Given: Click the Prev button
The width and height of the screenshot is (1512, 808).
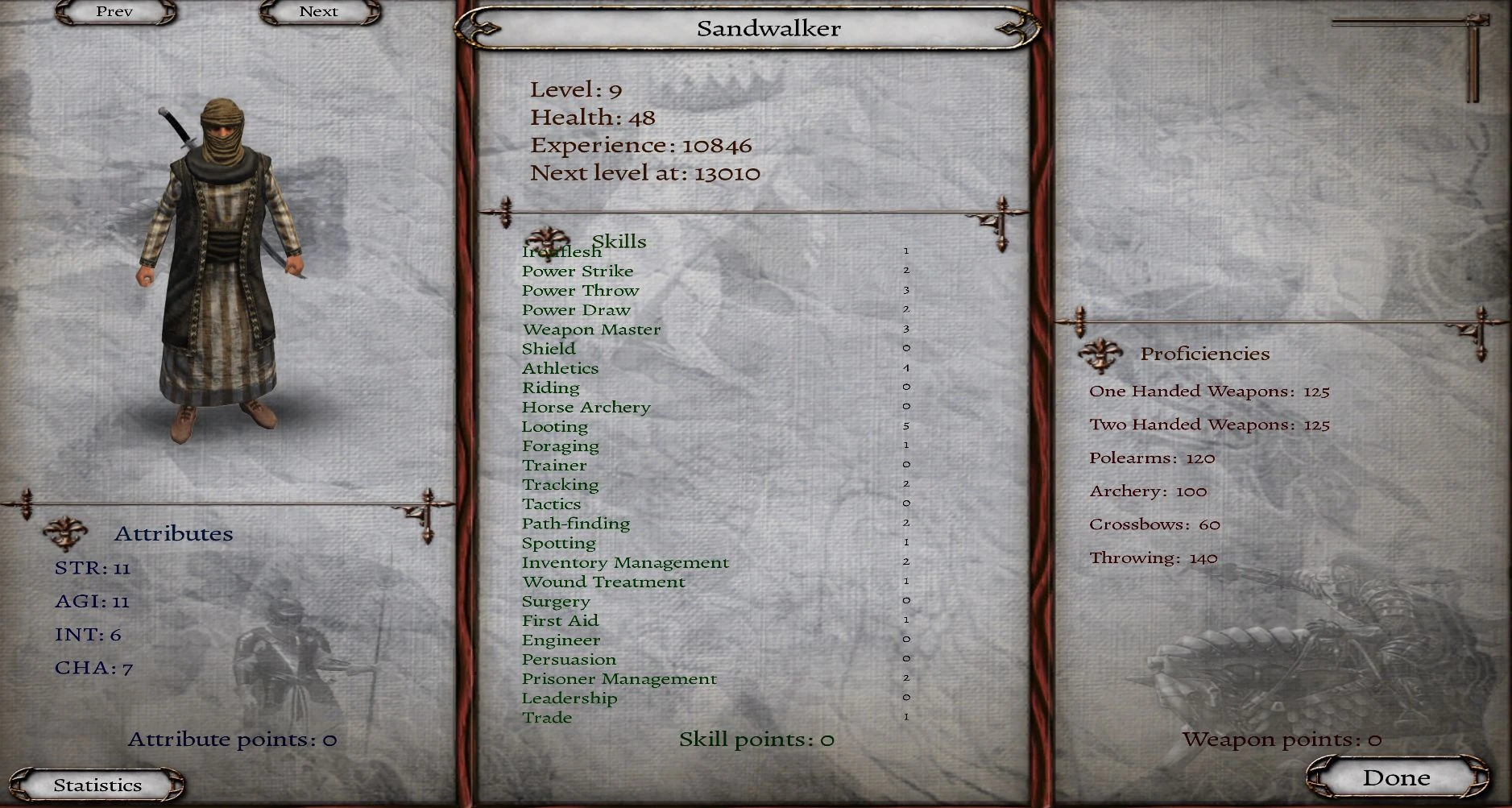Looking at the screenshot, I should [x=113, y=12].
